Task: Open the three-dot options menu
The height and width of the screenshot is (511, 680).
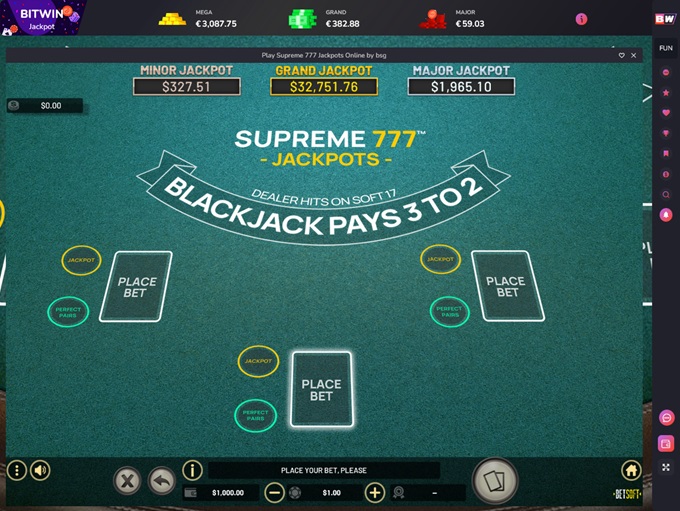Action: [x=16, y=470]
